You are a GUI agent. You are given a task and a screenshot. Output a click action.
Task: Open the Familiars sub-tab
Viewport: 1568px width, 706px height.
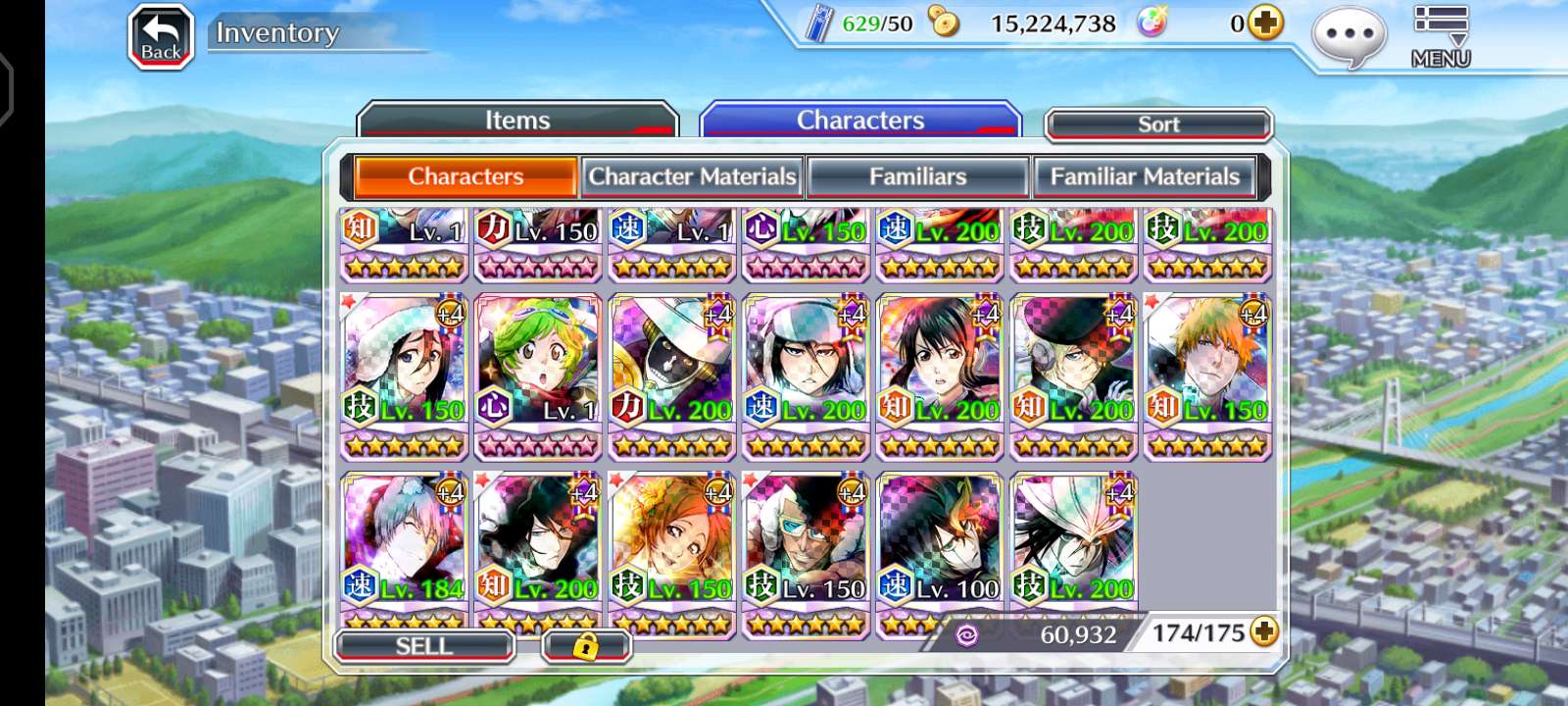pos(917,176)
